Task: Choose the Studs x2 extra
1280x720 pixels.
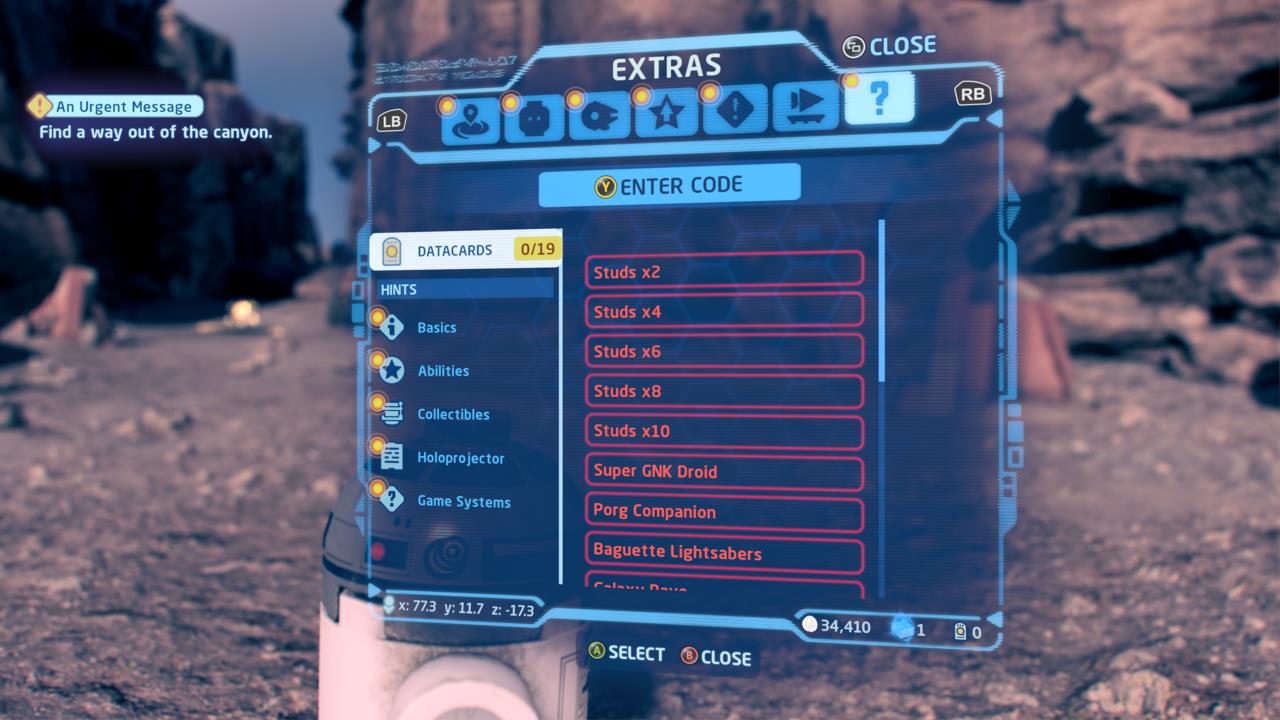Action: click(724, 271)
